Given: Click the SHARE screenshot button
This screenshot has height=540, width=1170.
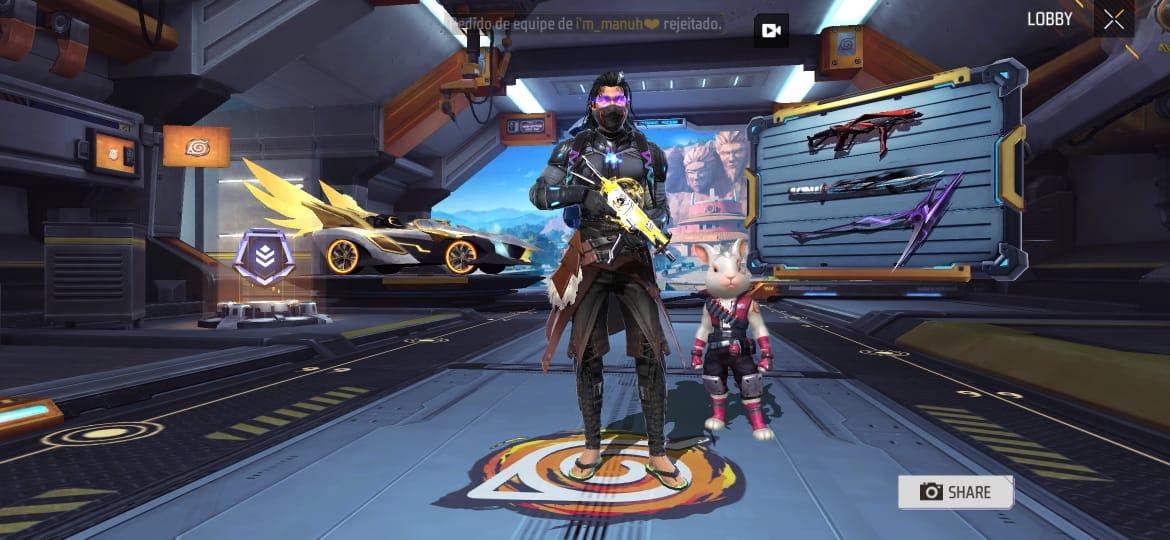Looking at the screenshot, I should (x=955, y=492).
